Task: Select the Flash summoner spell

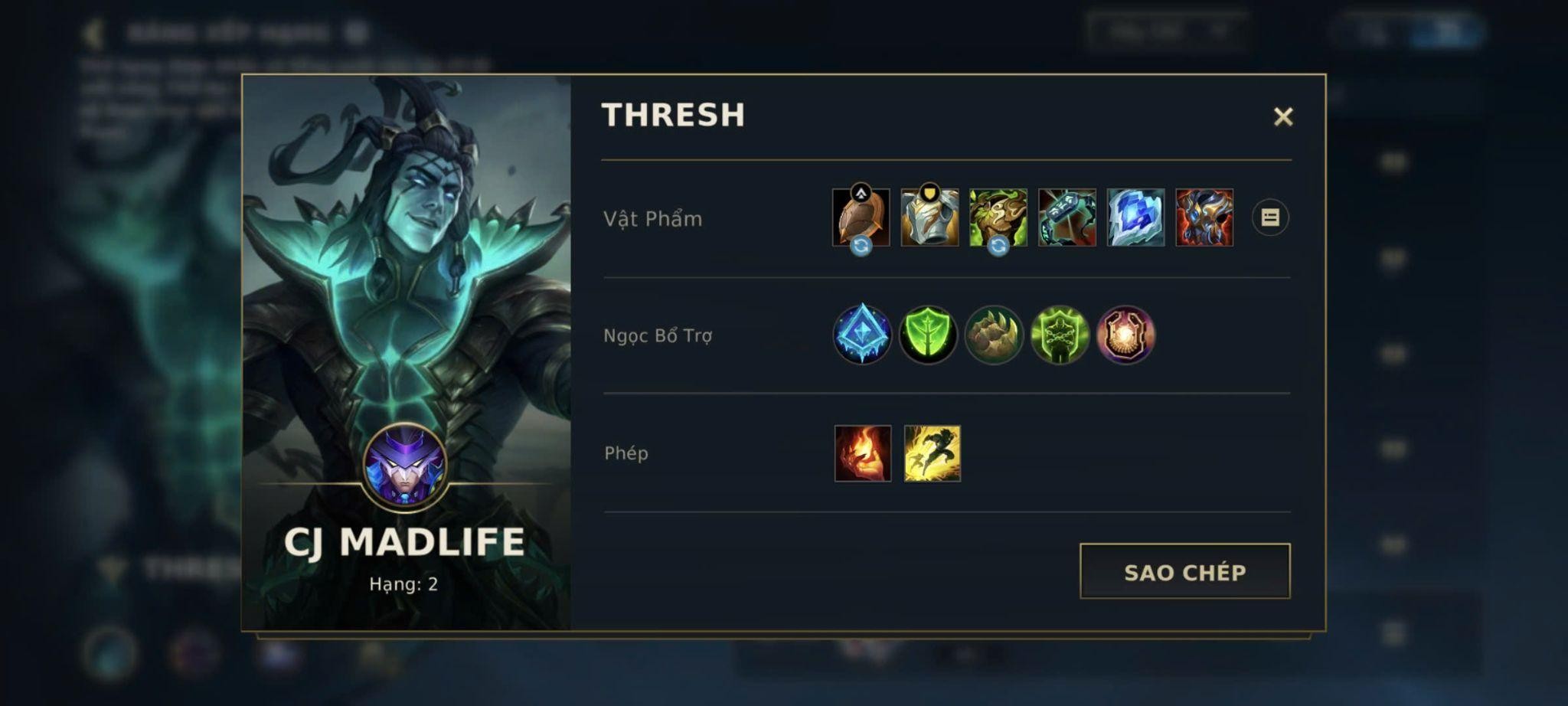Action: coord(932,453)
